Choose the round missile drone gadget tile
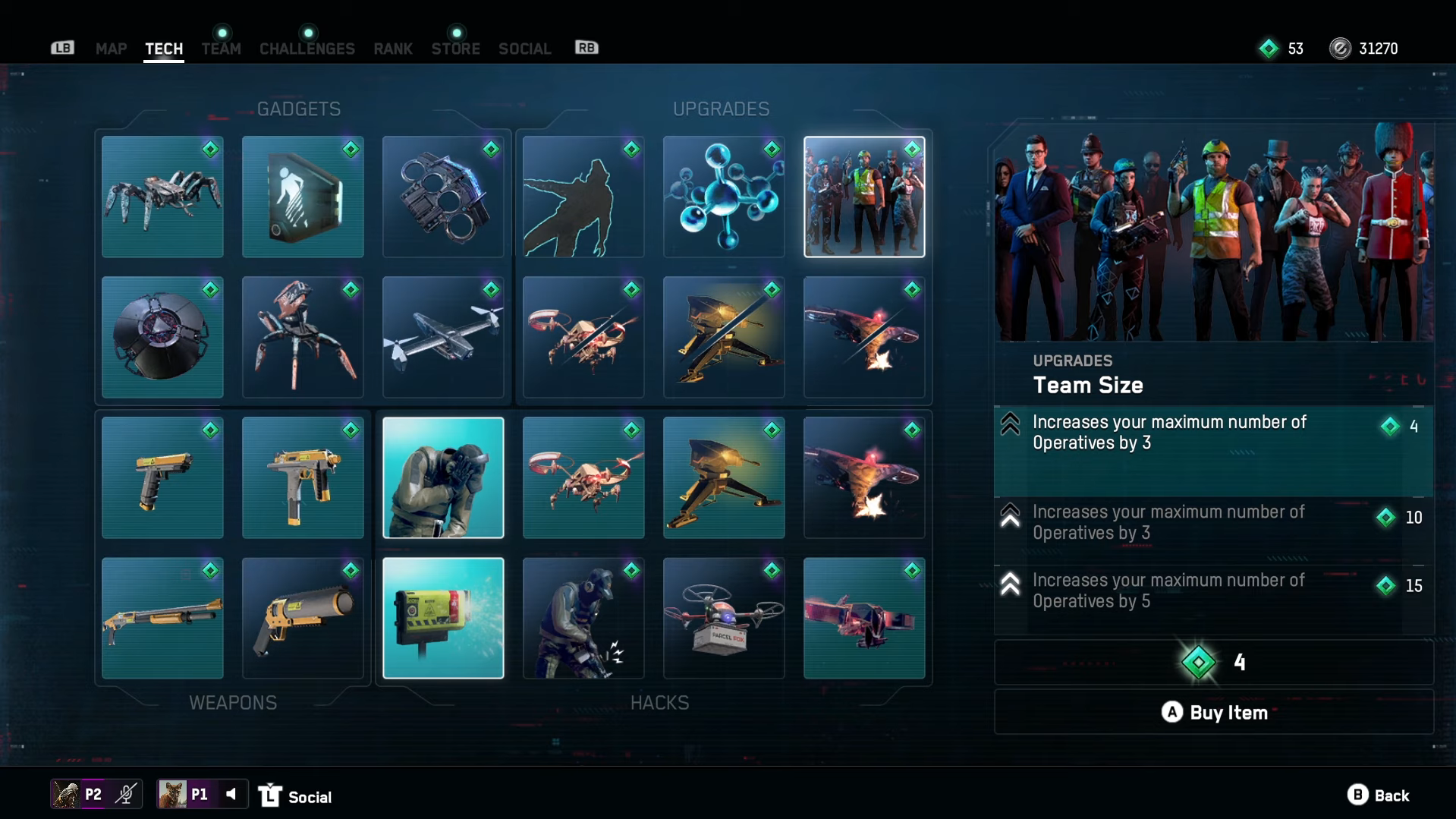Image resolution: width=1456 pixels, height=819 pixels. point(162,337)
